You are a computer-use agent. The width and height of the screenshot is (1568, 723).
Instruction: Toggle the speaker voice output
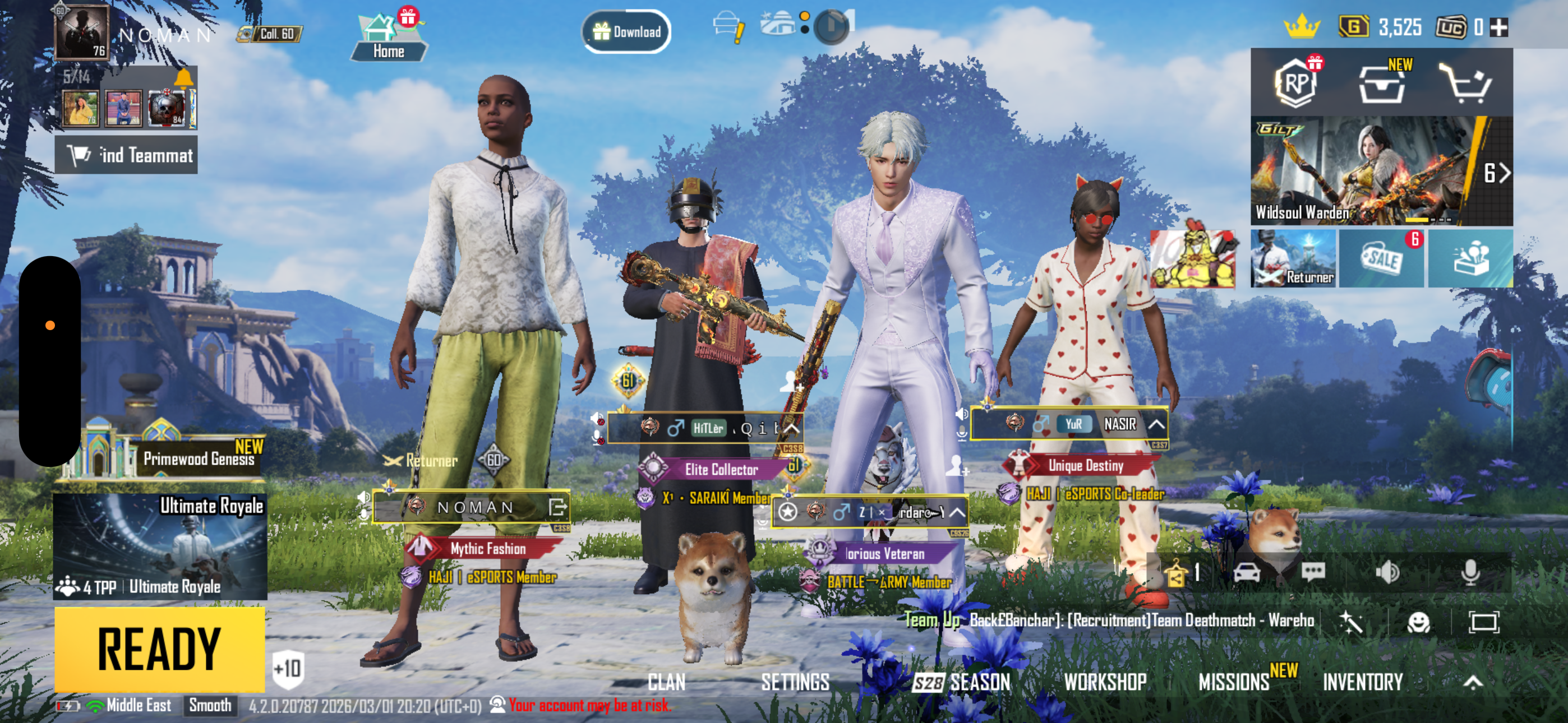(1387, 572)
